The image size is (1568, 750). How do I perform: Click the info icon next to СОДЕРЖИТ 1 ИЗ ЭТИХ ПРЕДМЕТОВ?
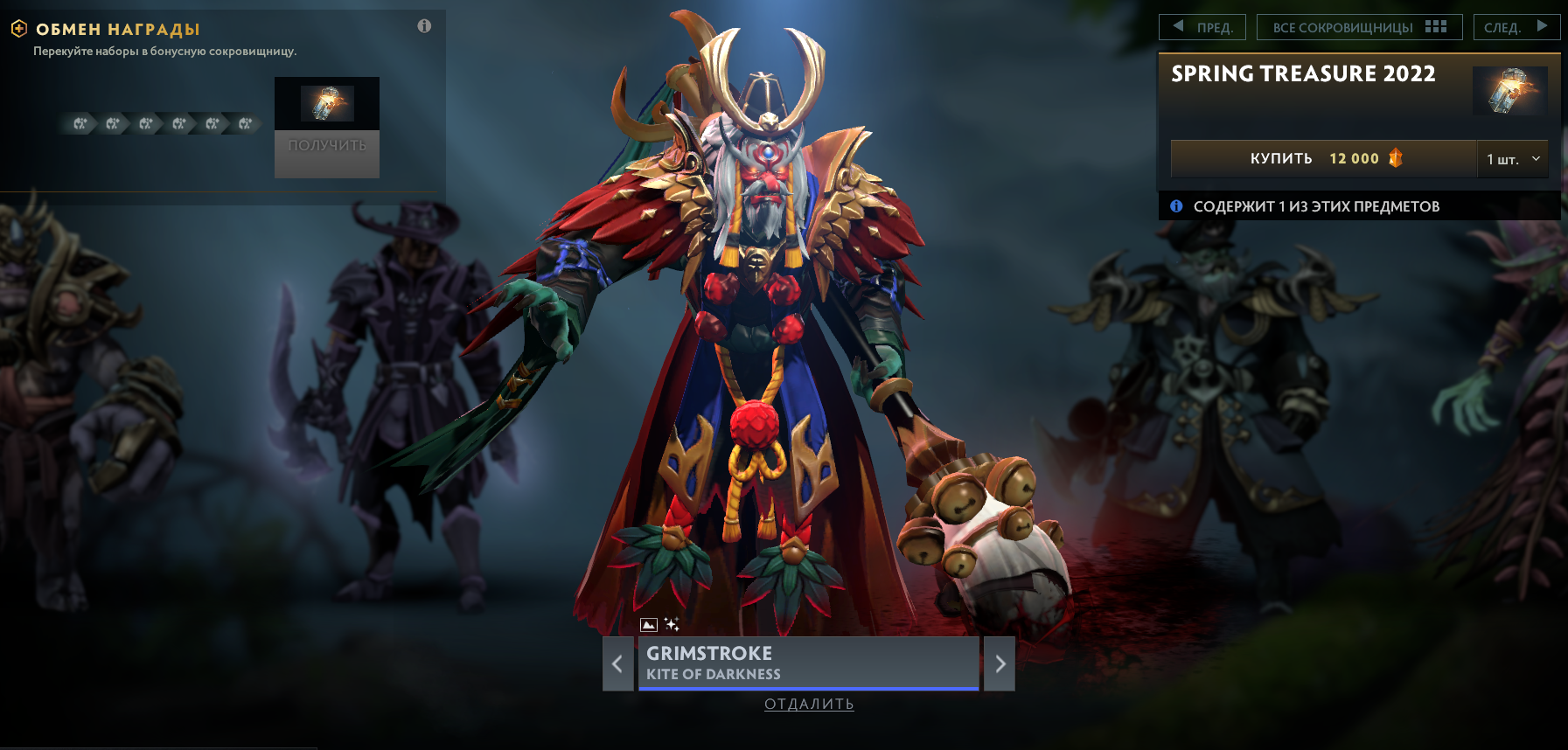(x=1176, y=205)
